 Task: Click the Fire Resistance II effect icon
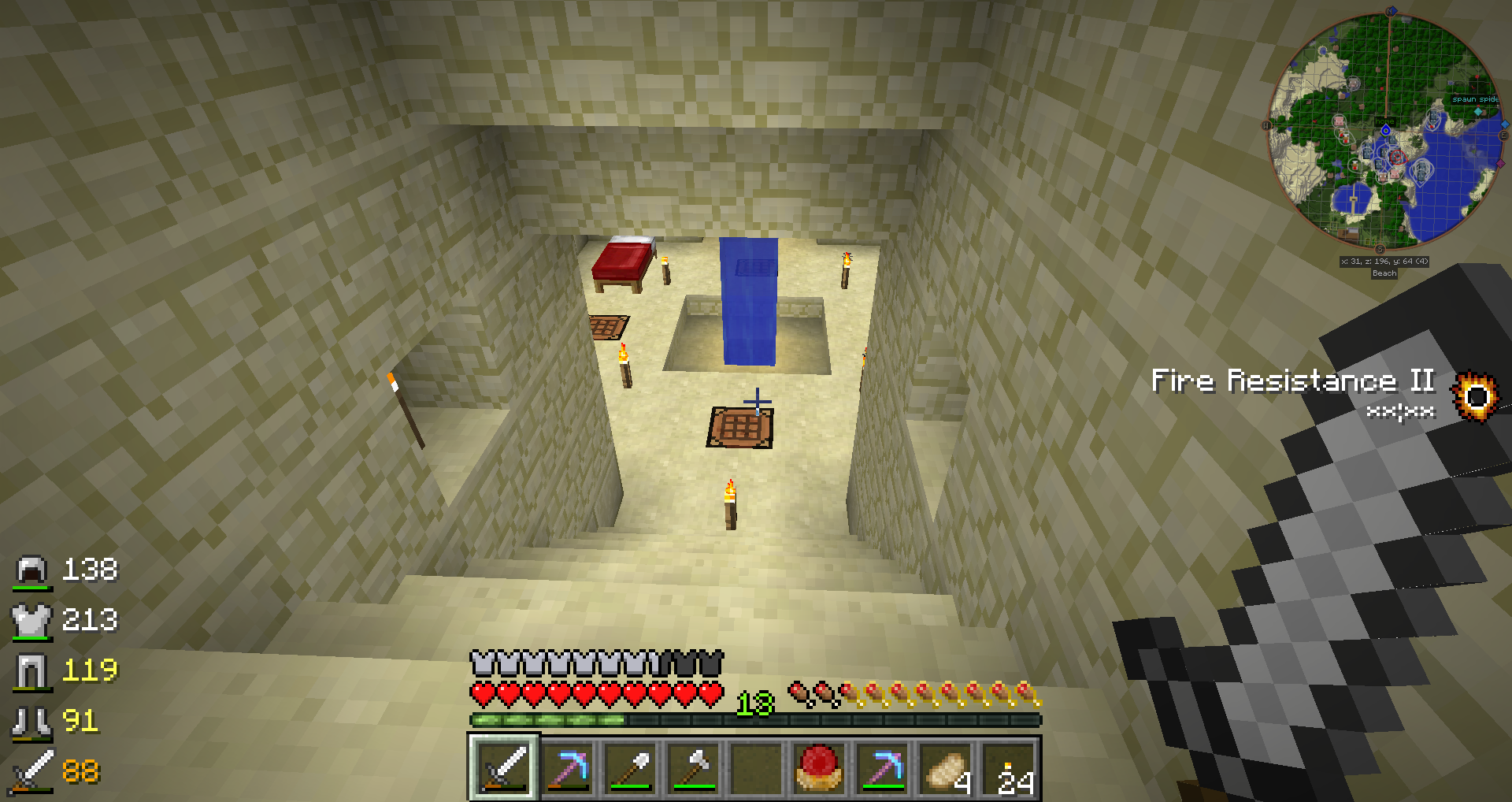point(1476,395)
